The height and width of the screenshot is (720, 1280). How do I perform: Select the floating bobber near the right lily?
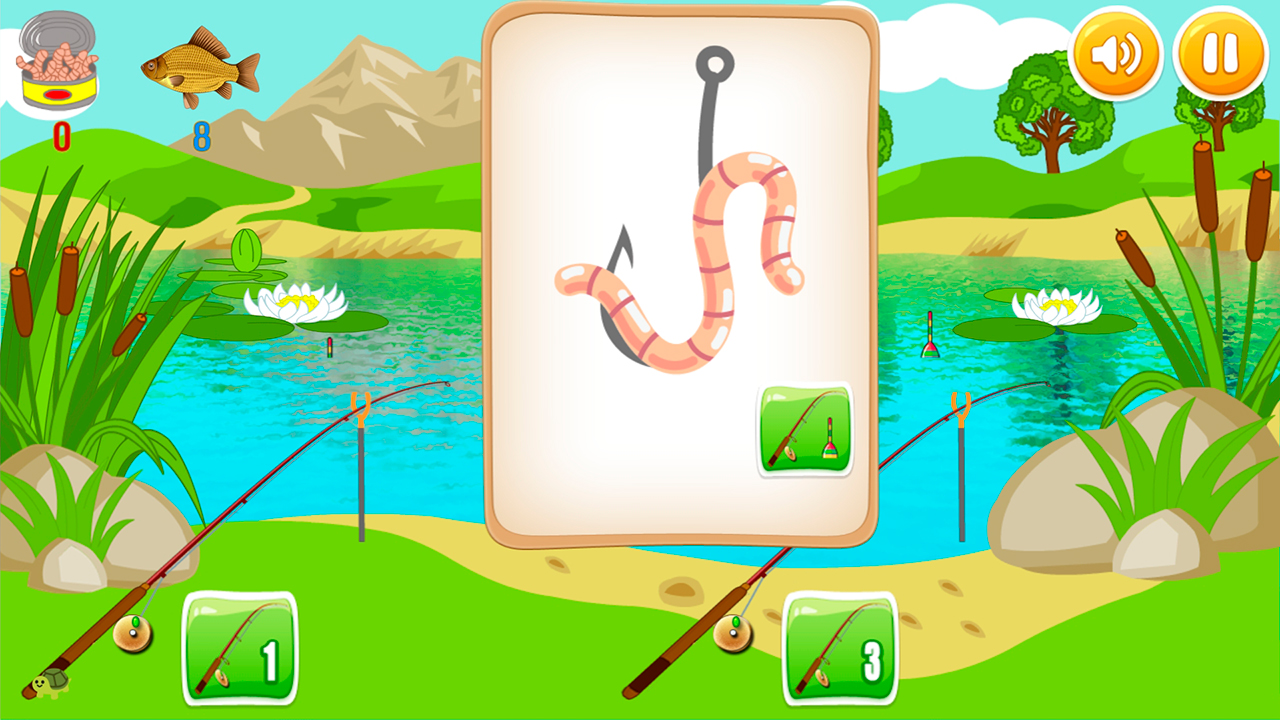(930, 335)
